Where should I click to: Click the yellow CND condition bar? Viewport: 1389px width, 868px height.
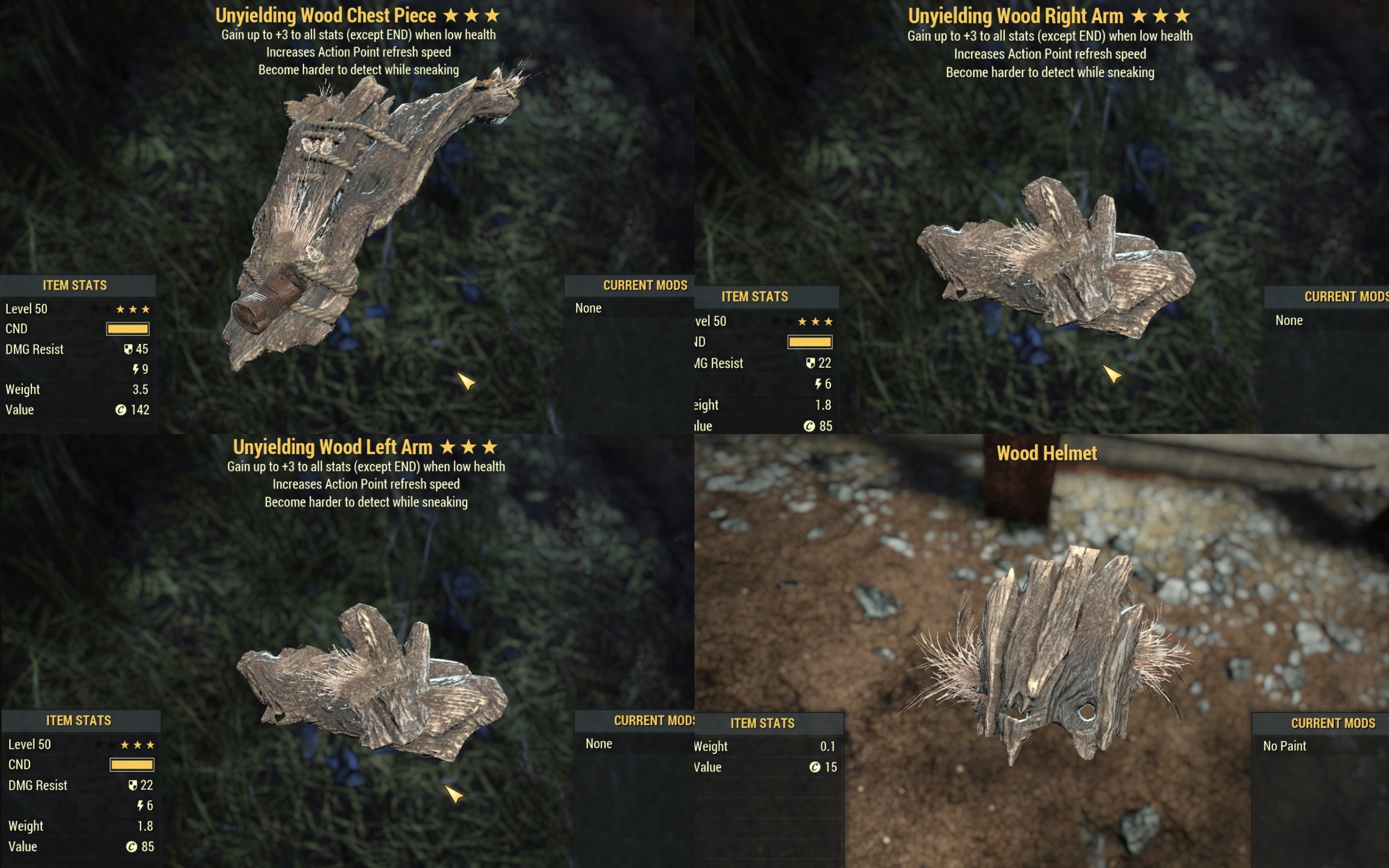[128, 328]
